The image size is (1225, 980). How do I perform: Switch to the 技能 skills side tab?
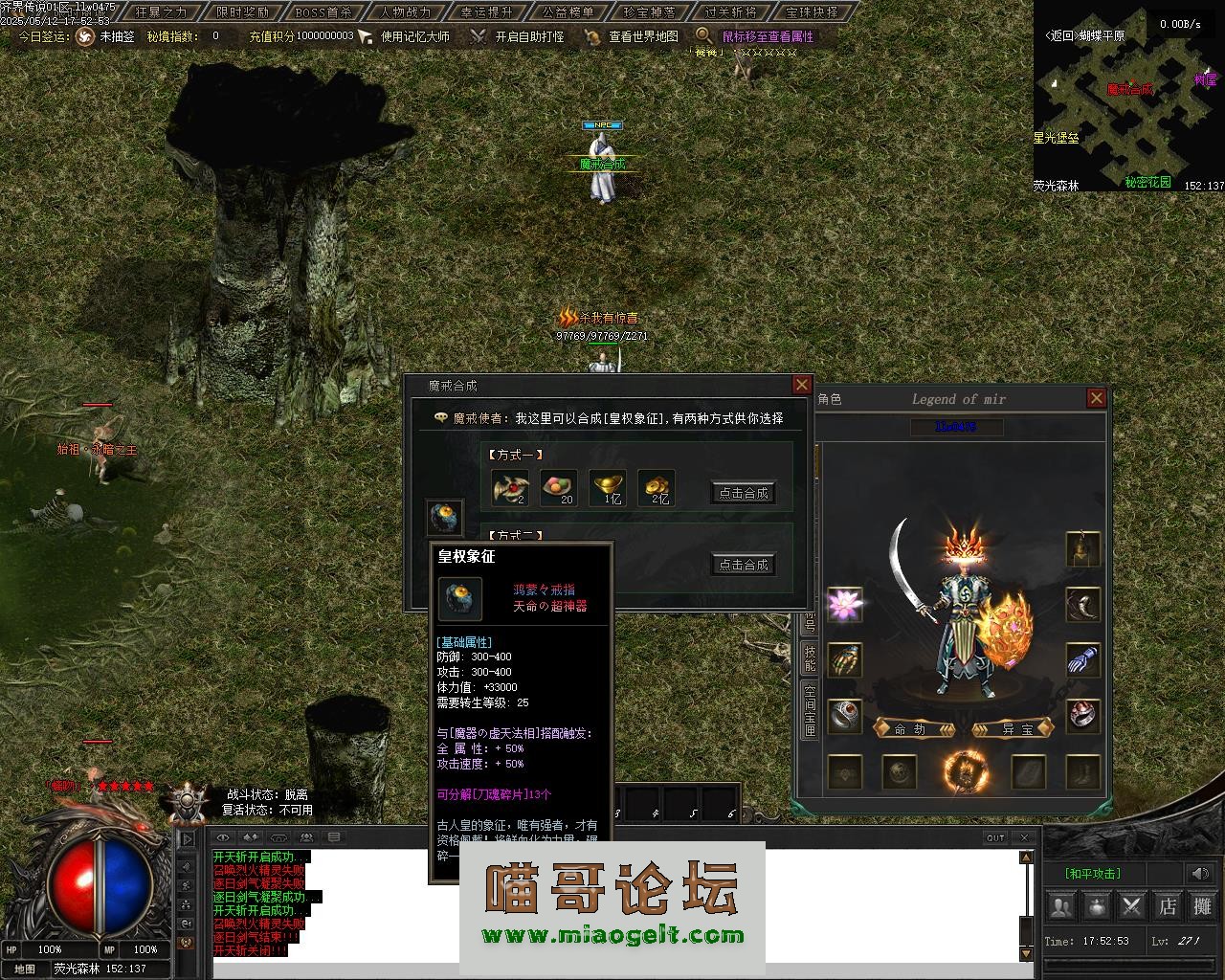pos(810,657)
